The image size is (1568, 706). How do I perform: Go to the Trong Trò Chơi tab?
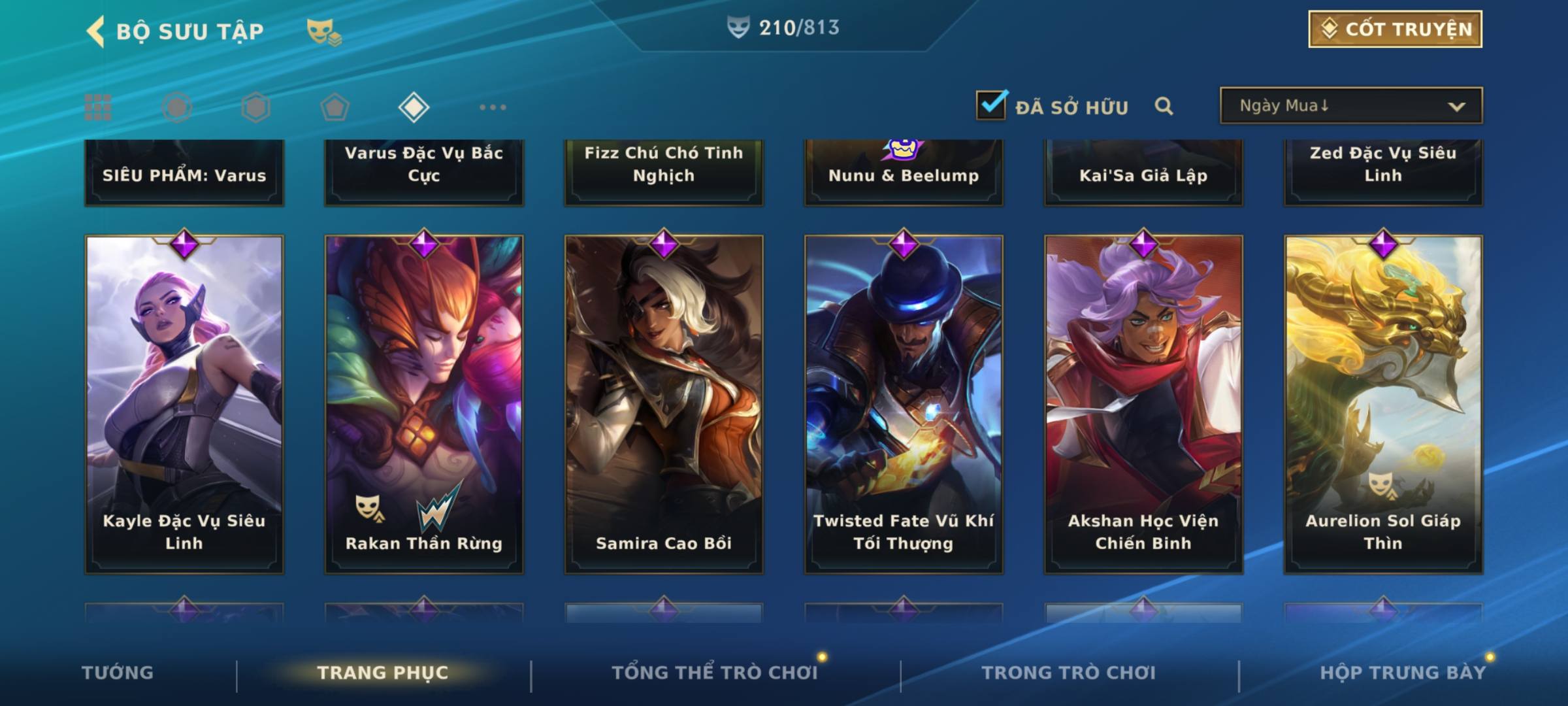[1069, 673]
